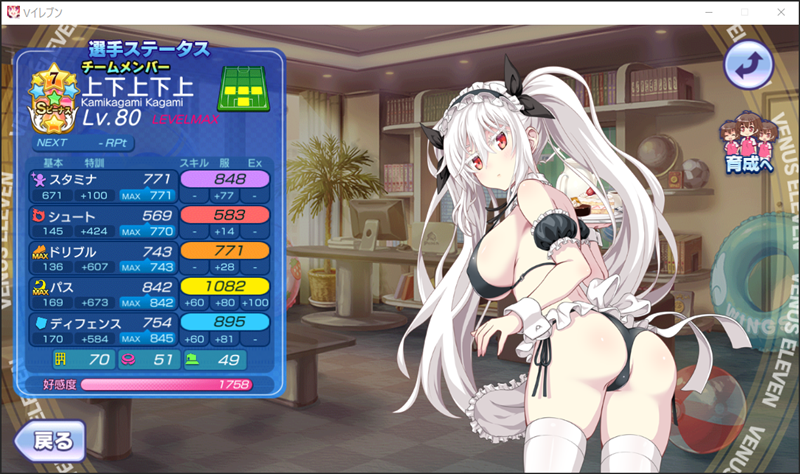Minimize the game window
Viewport: 800px width, 474px height.
click(707, 12)
